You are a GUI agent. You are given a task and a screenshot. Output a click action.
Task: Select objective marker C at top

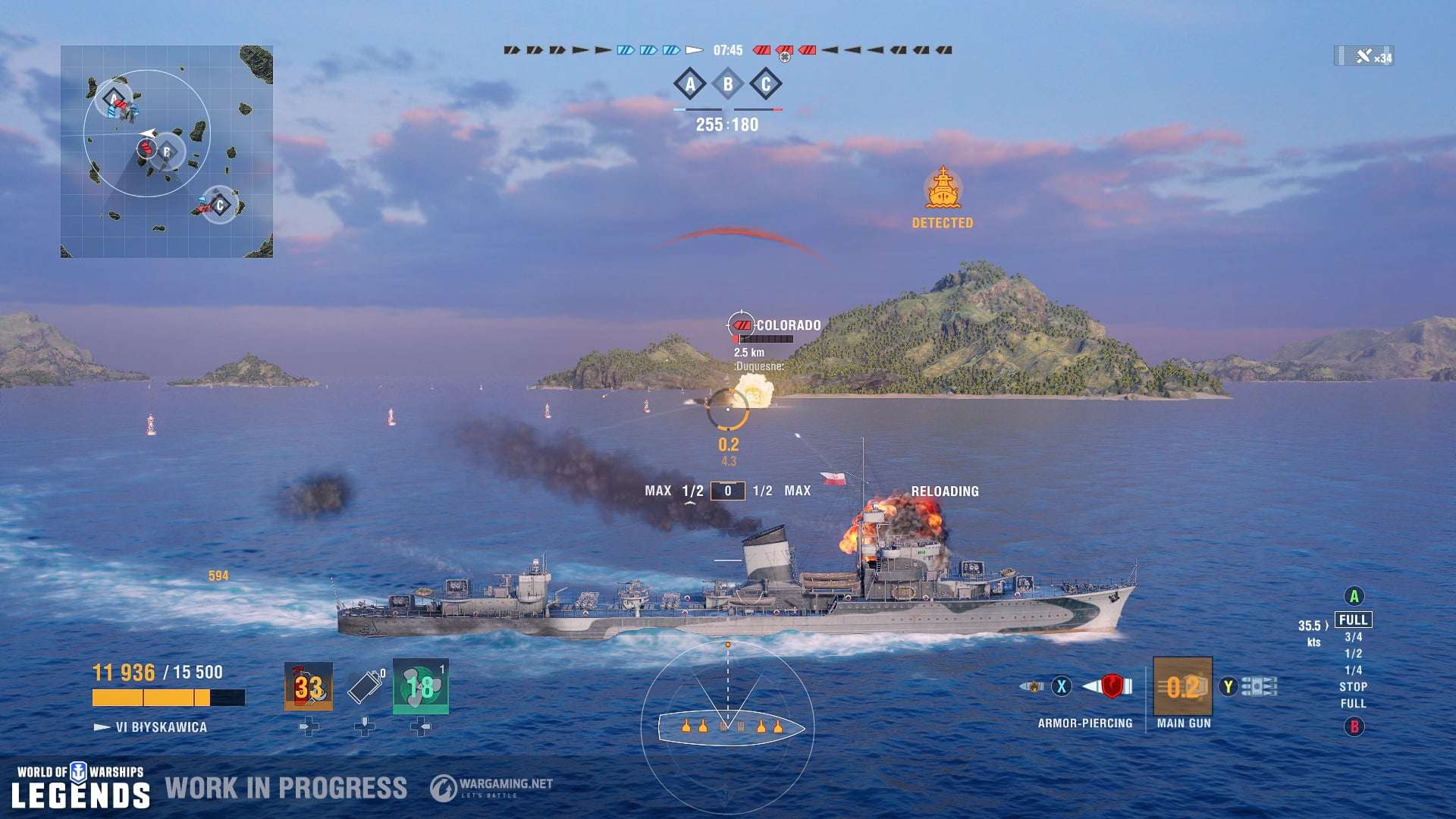(x=765, y=85)
